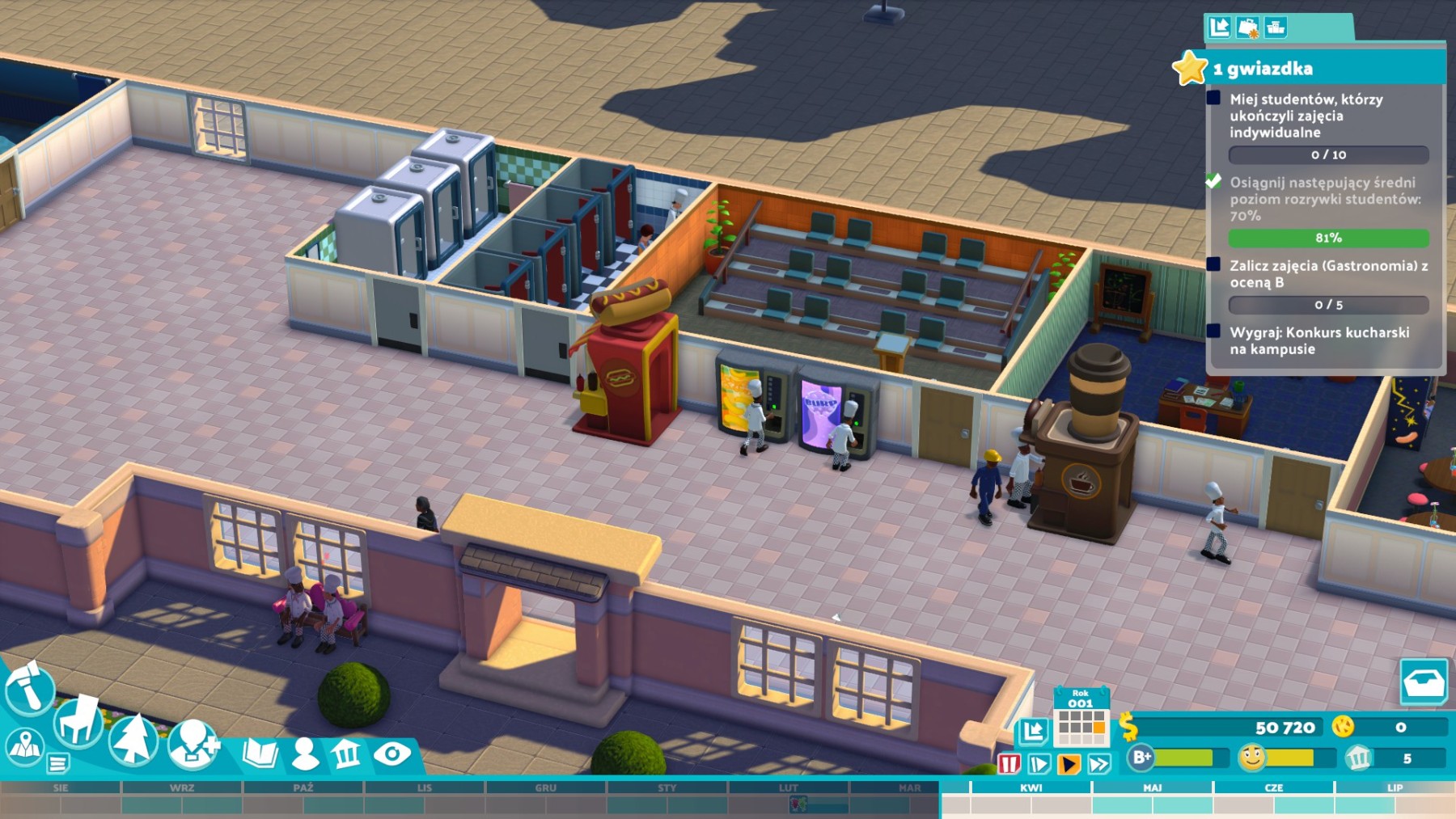Switch to the briefcase objectives tab
The width and height of the screenshot is (1456, 819).
[x=1248, y=27]
